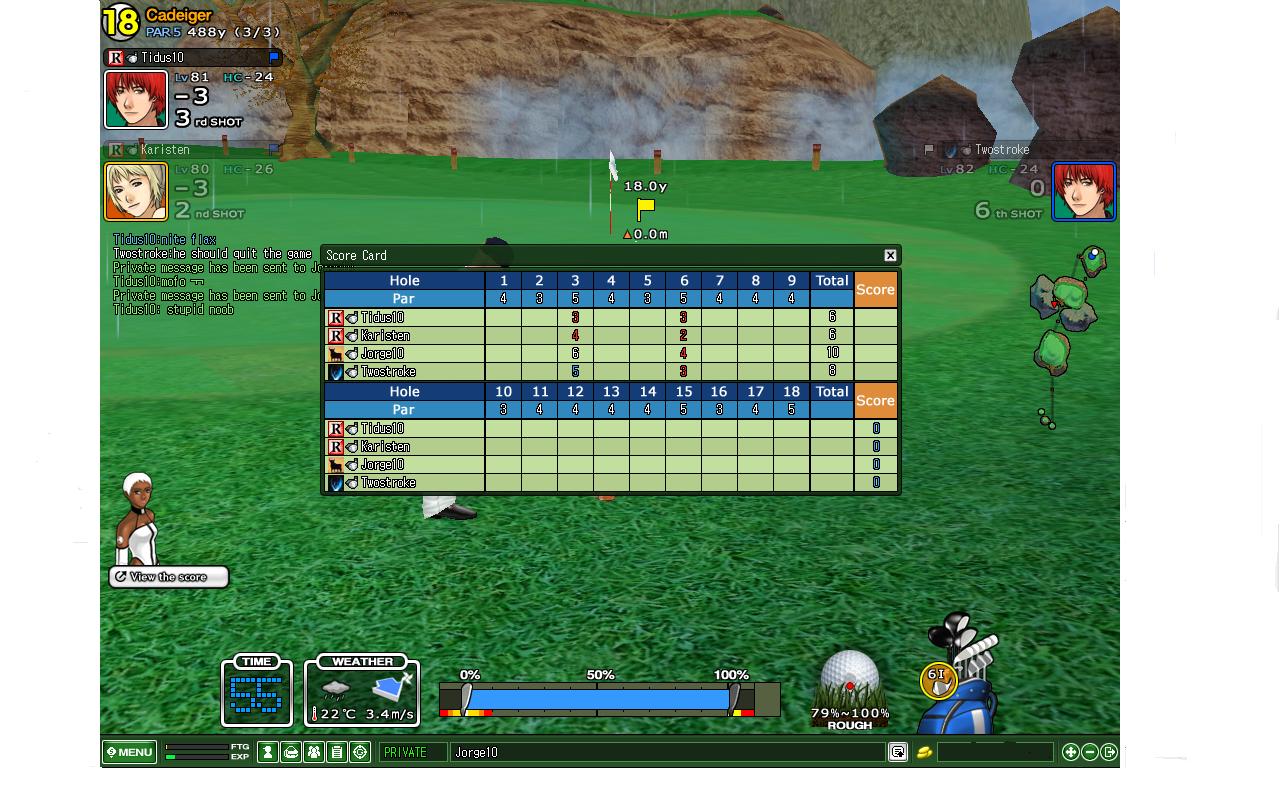This screenshot has height=800, width=1280.
Task: Click the crosshair target toolbar icon
Action: (x=360, y=752)
